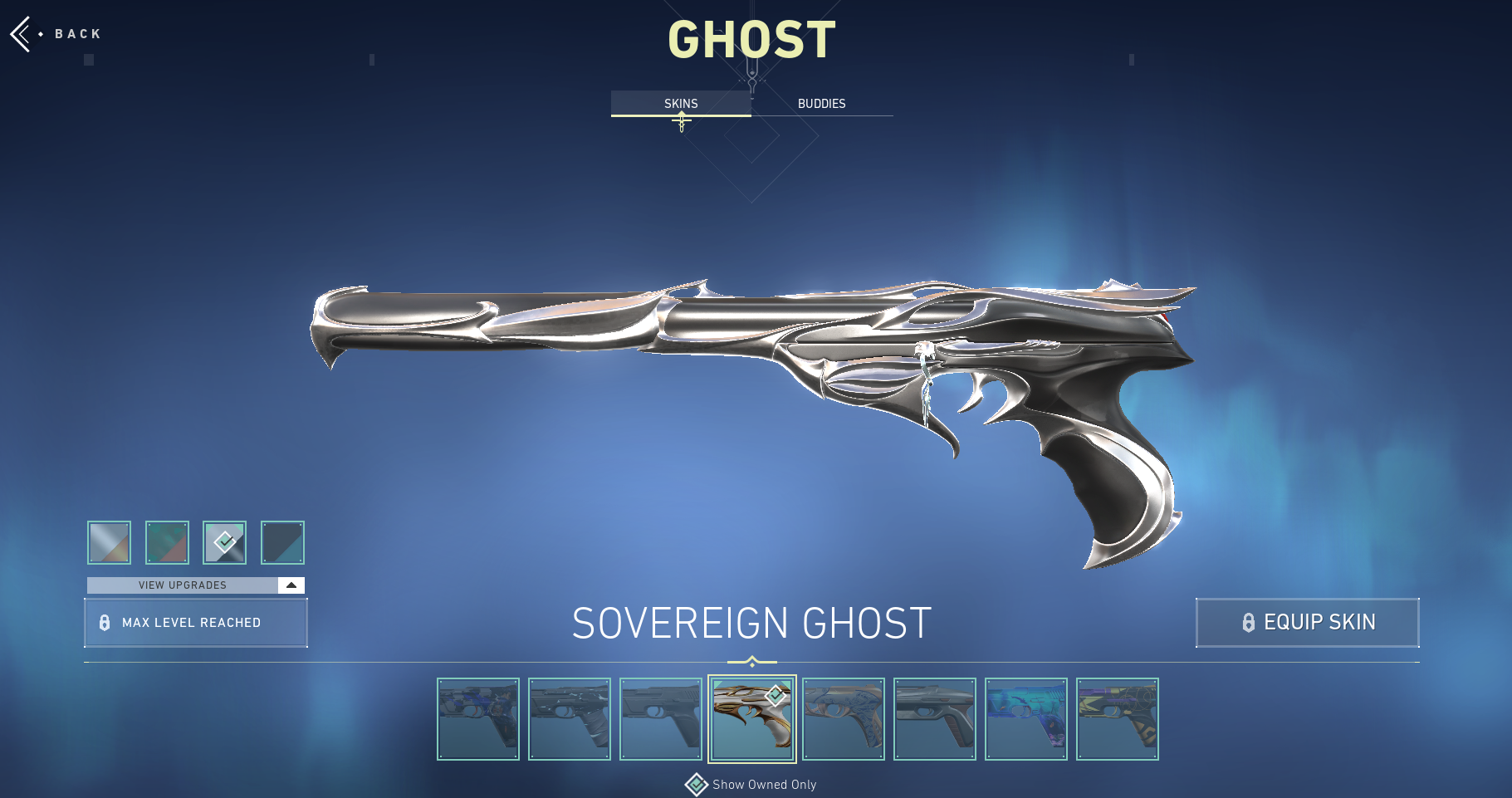1512x798 pixels.
Task: Choose the purple and yellow geometric skin thumbnail
Action: (1118, 719)
